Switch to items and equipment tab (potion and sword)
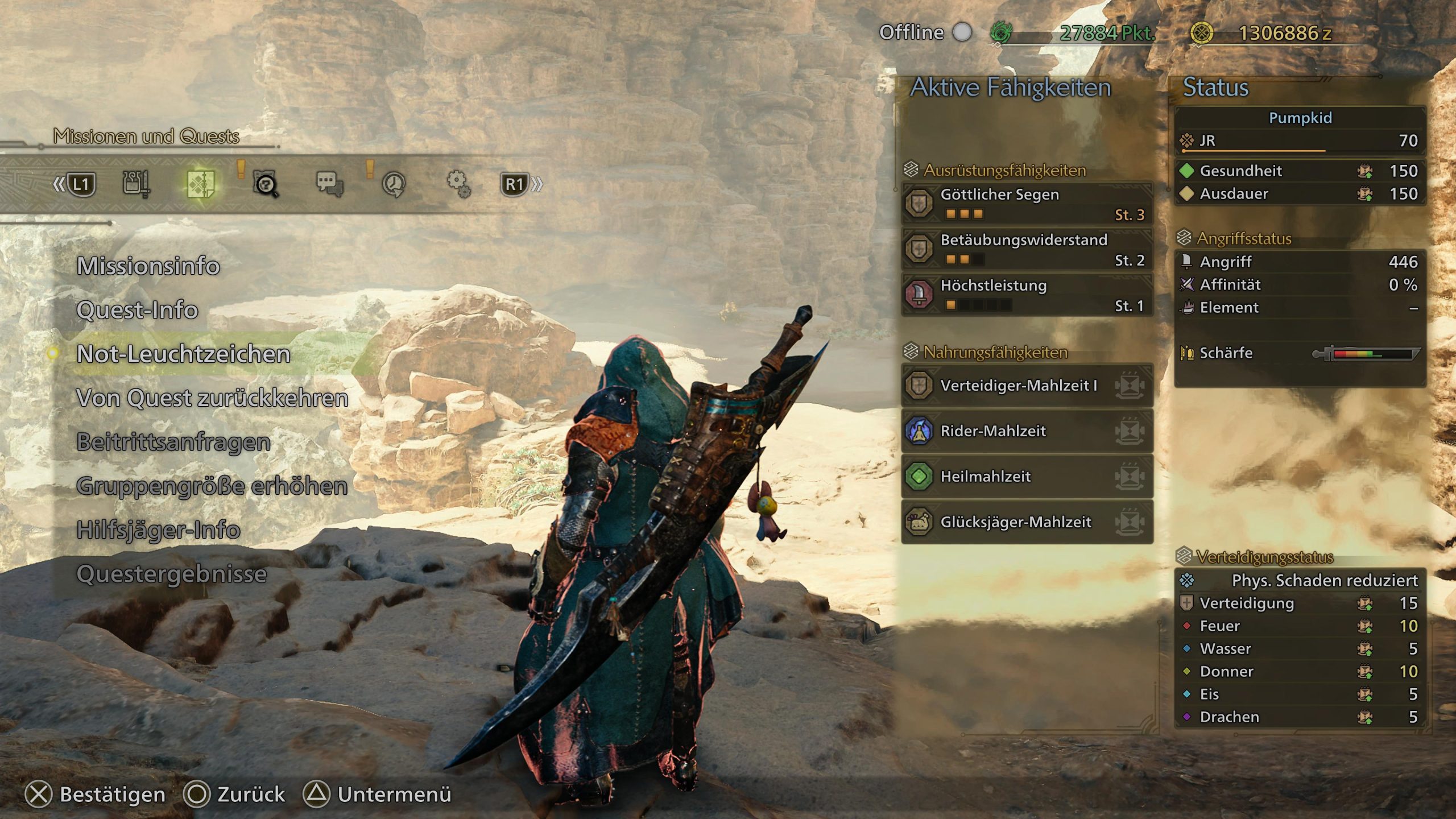The image size is (1456, 819). (136, 184)
